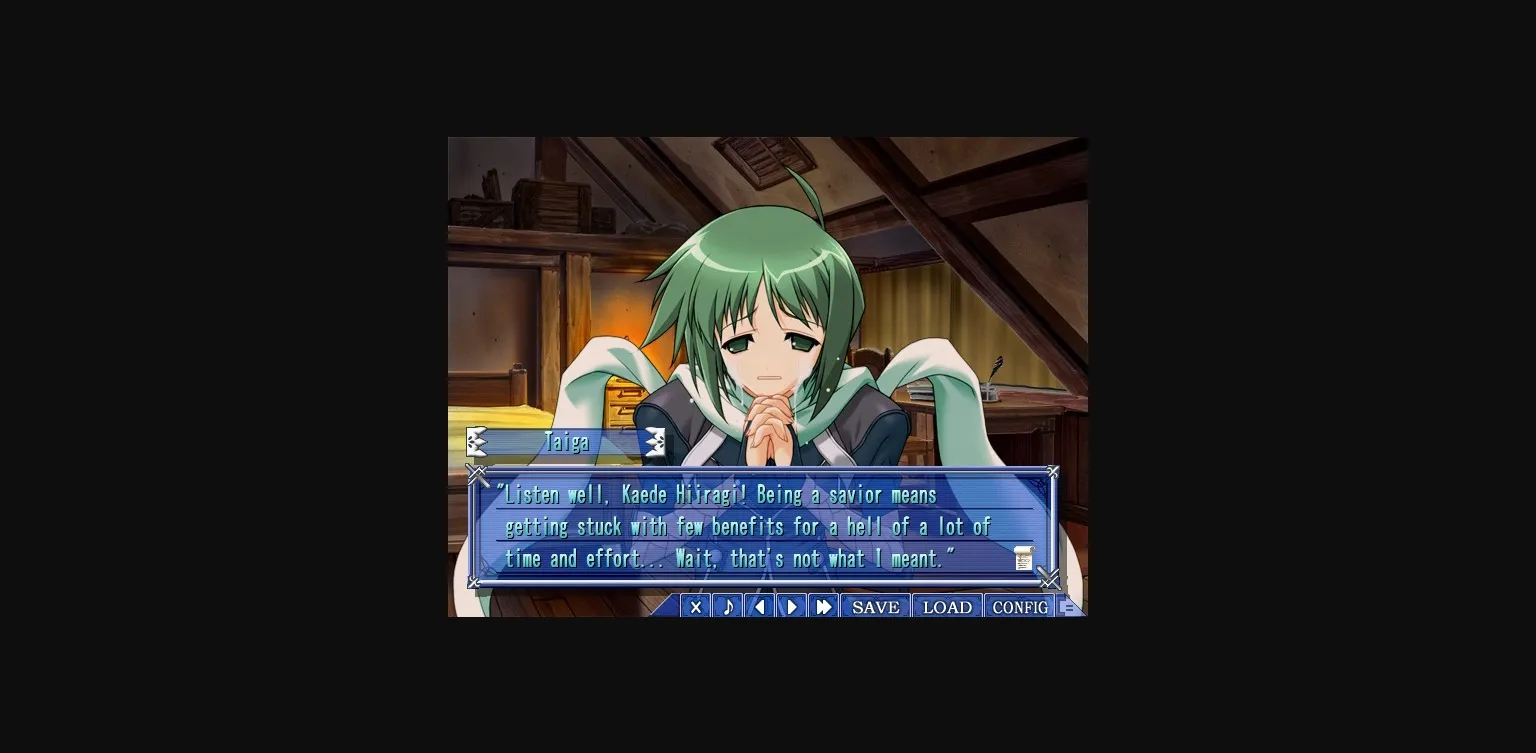Click the bottom-right sword corner of the text box
This screenshot has width=1536, height=753.
click(1049, 580)
